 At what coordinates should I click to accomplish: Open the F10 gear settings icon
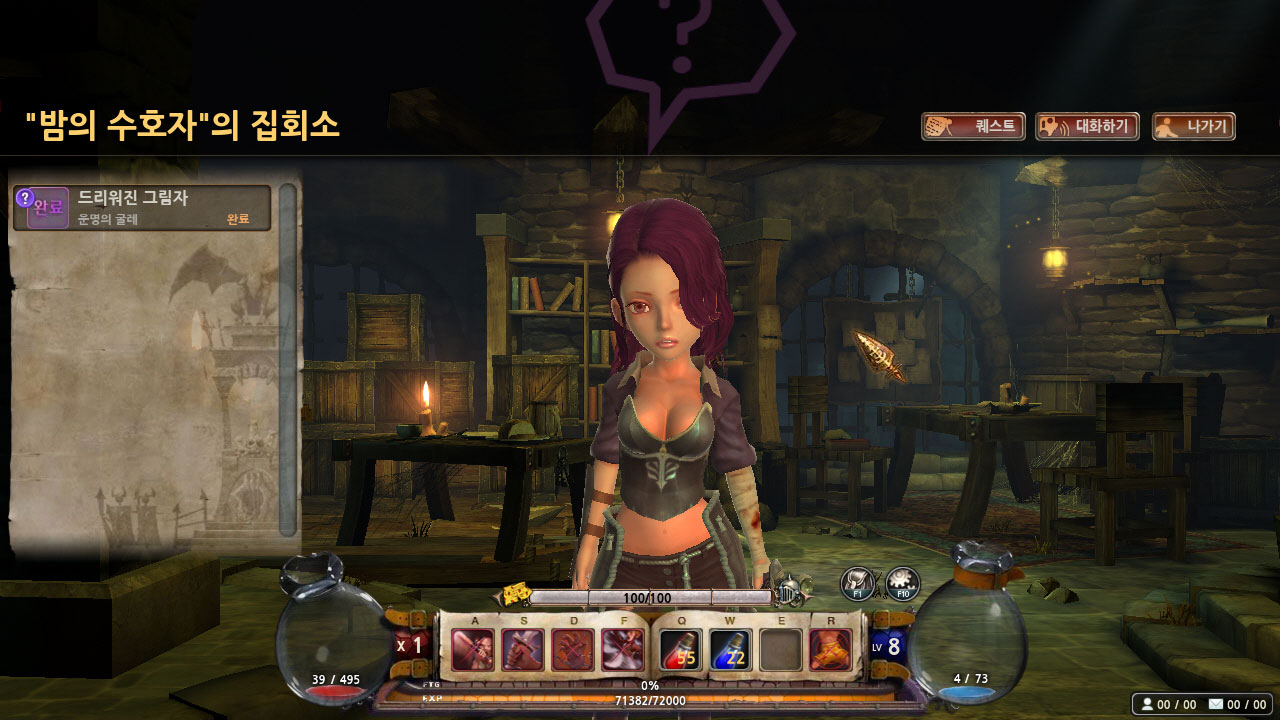pyautogui.click(x=902, y=583)
